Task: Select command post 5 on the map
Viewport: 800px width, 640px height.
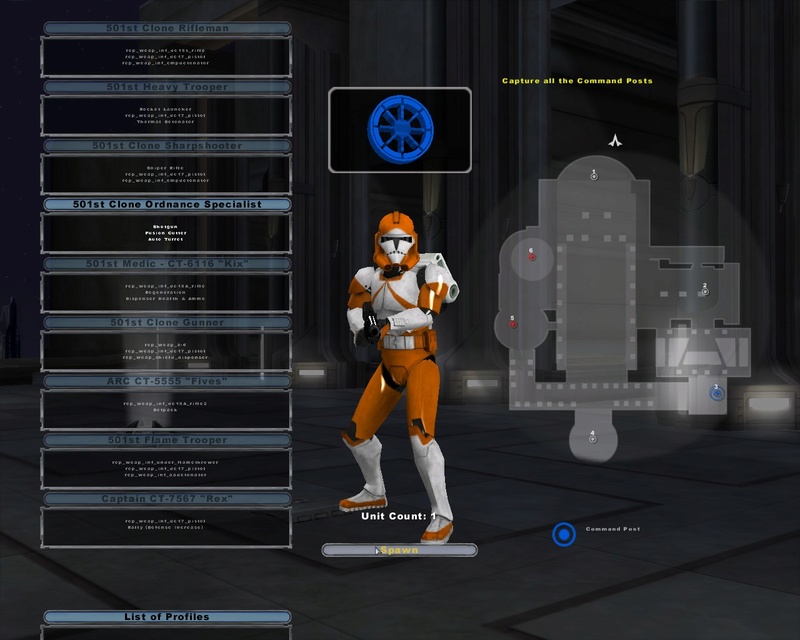Action: (x=513, y=324)
